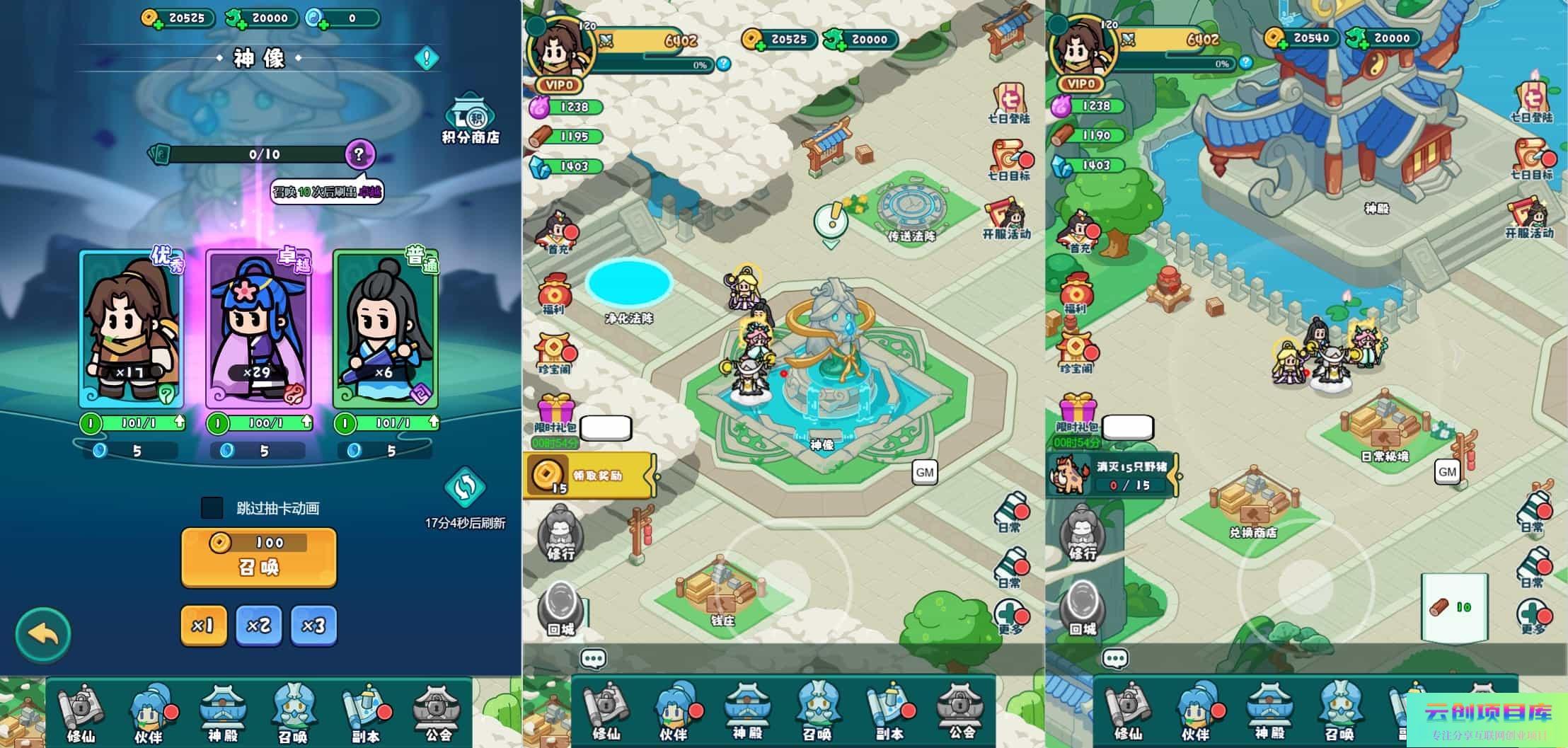
Task: Click the purple question mark button
Action: tap(359, 154)
